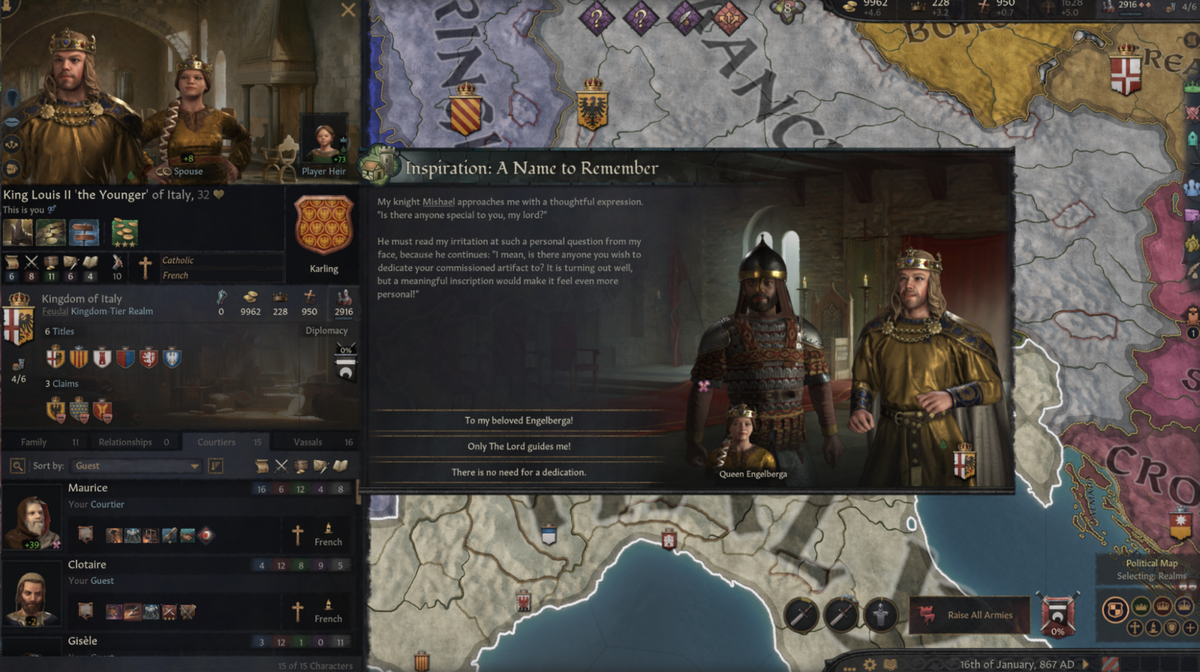Choose "To my beloved Engelberga!" option

tap(518, 421)
